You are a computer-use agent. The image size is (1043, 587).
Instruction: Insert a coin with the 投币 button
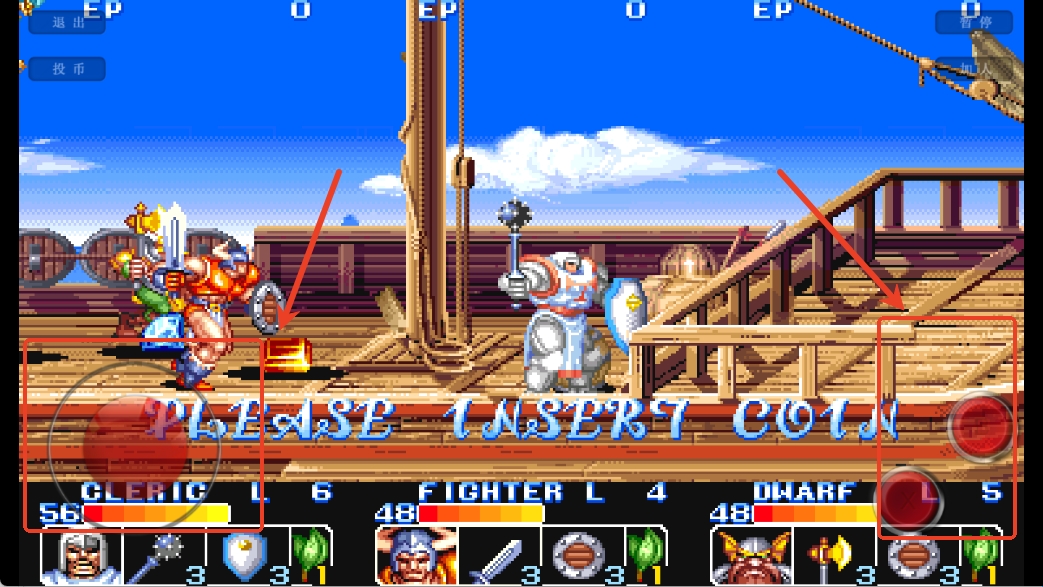(67, 69)
